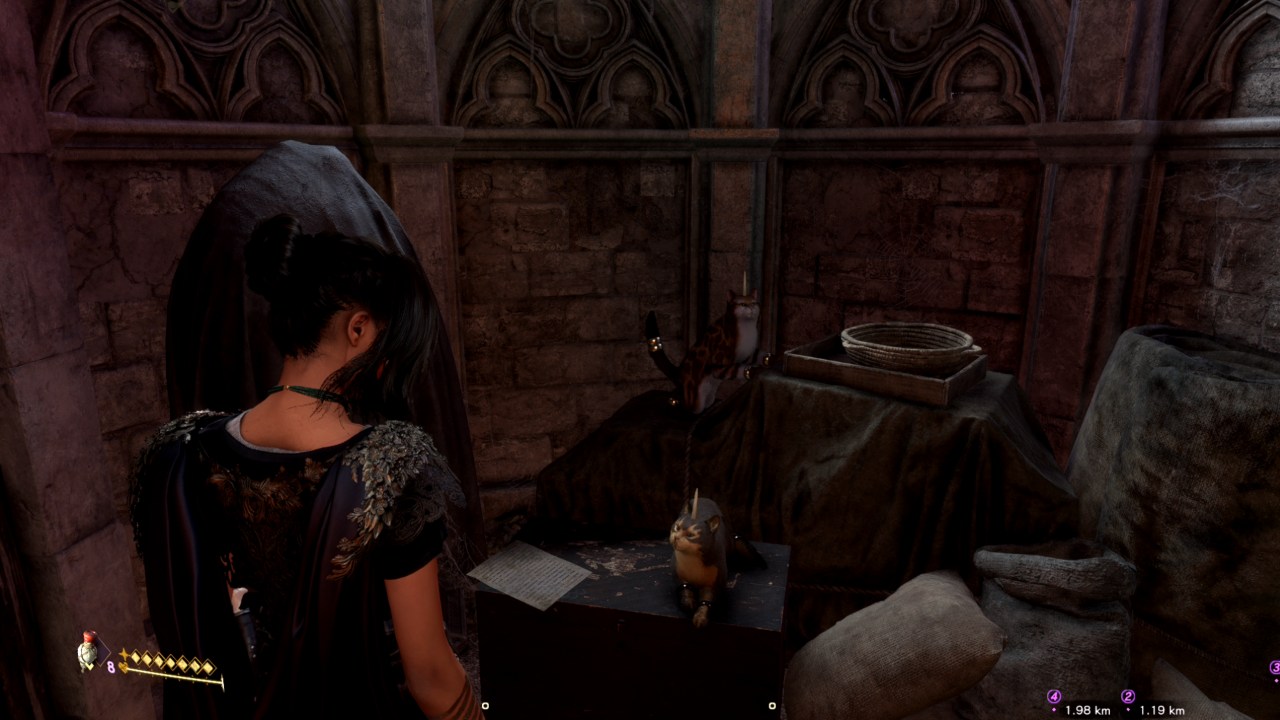Screen dimensions: 1280x720
Task: Click the 1.19 km distance label
Action: 1162,709
